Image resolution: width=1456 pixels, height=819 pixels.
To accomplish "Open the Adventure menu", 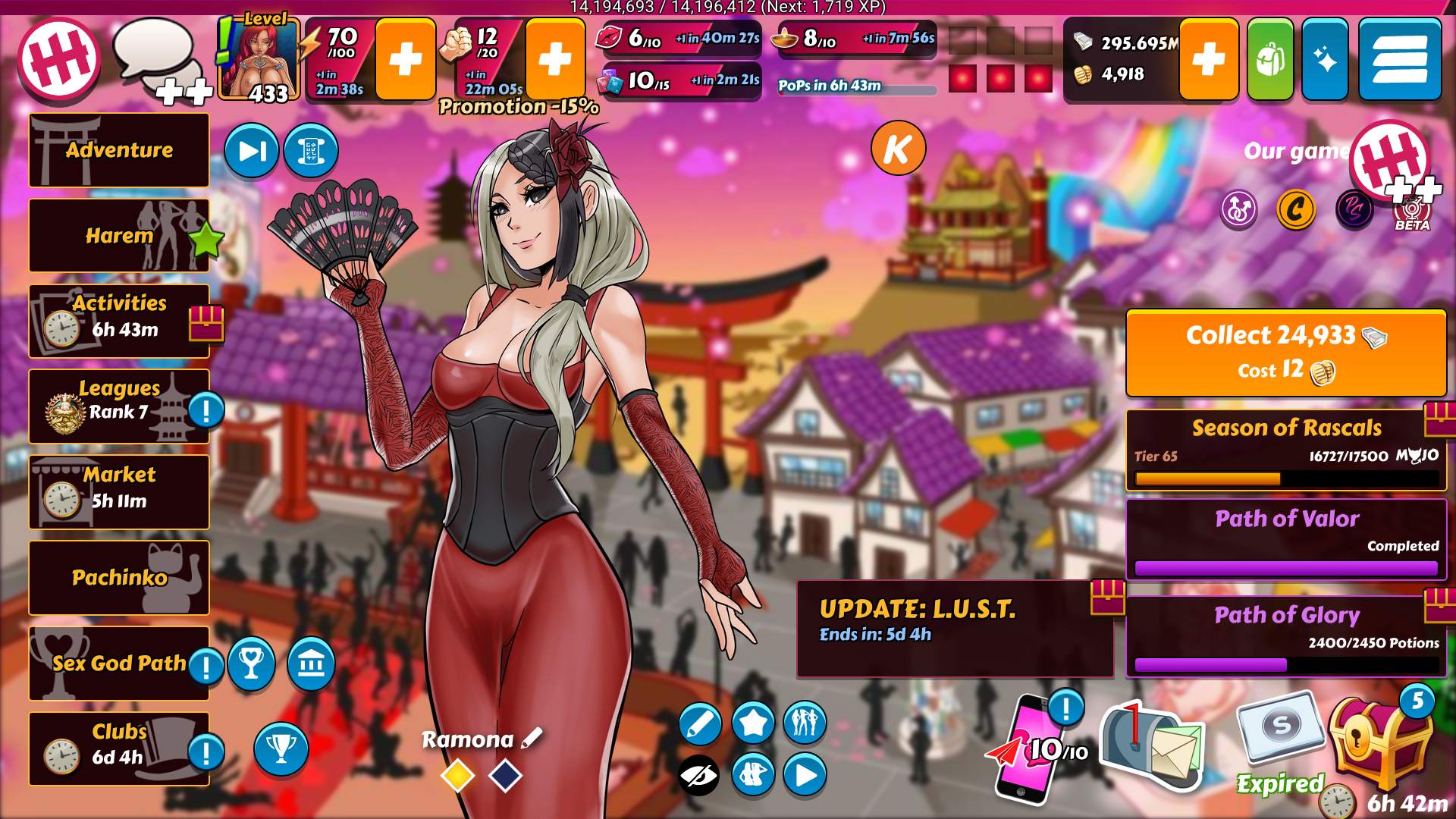I will (119, 150).
